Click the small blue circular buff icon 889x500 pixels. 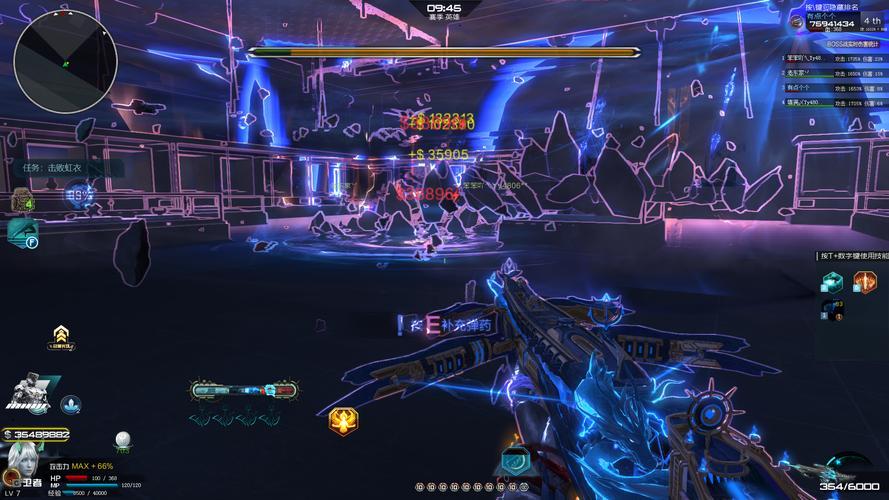tap(71, 404)
